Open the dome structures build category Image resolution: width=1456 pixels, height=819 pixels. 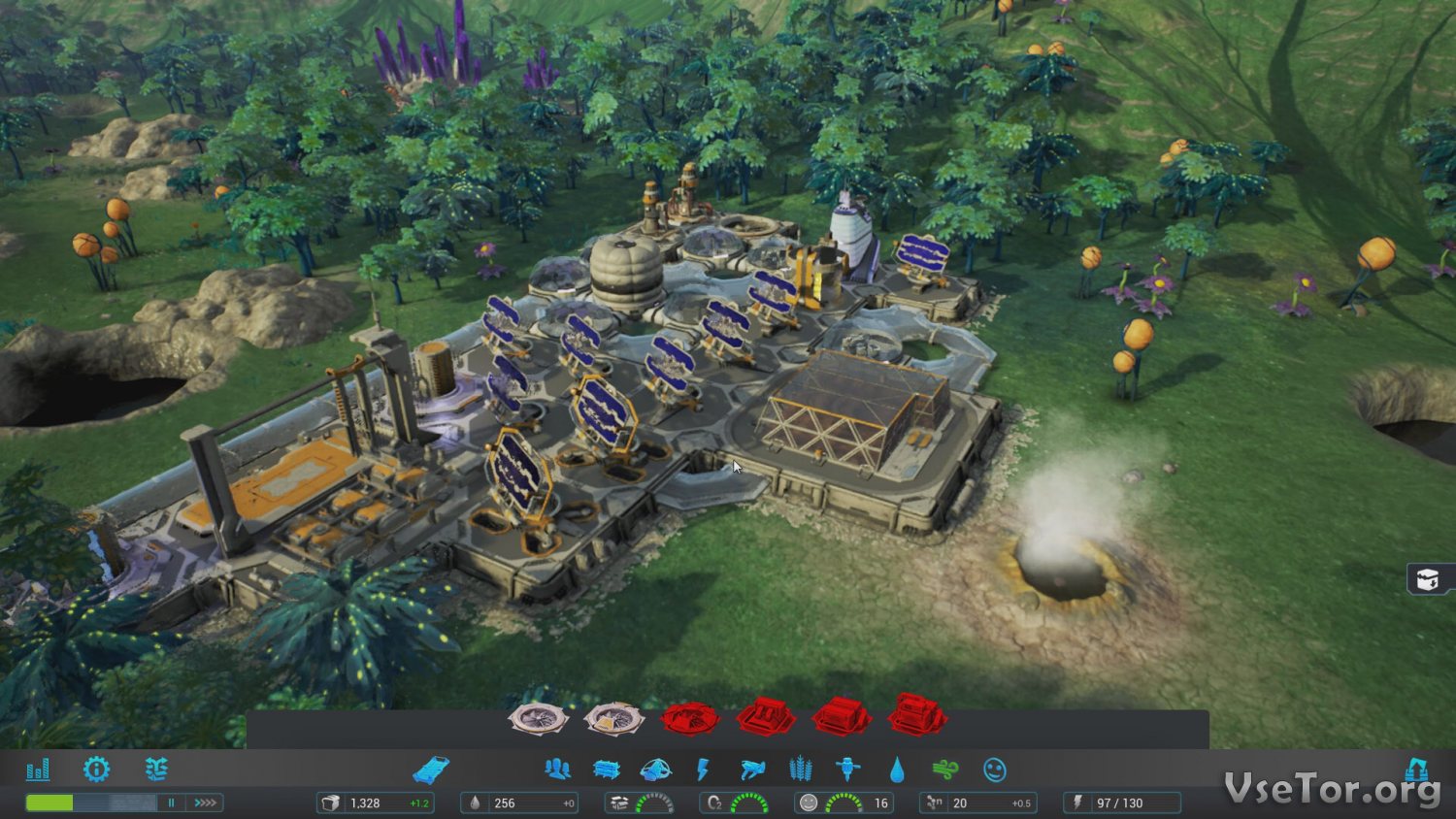656,770
